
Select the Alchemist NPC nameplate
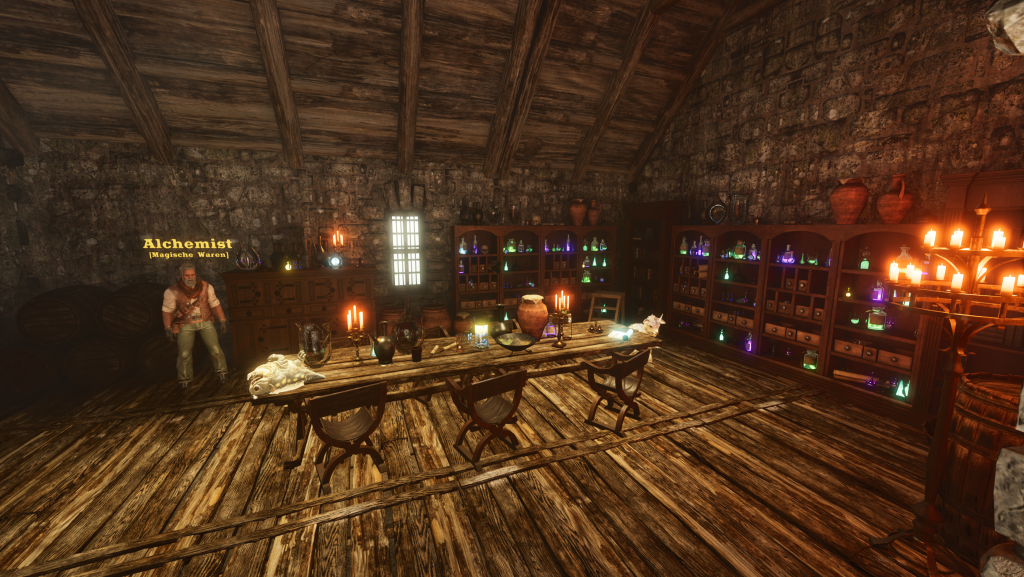pos(188,244)
